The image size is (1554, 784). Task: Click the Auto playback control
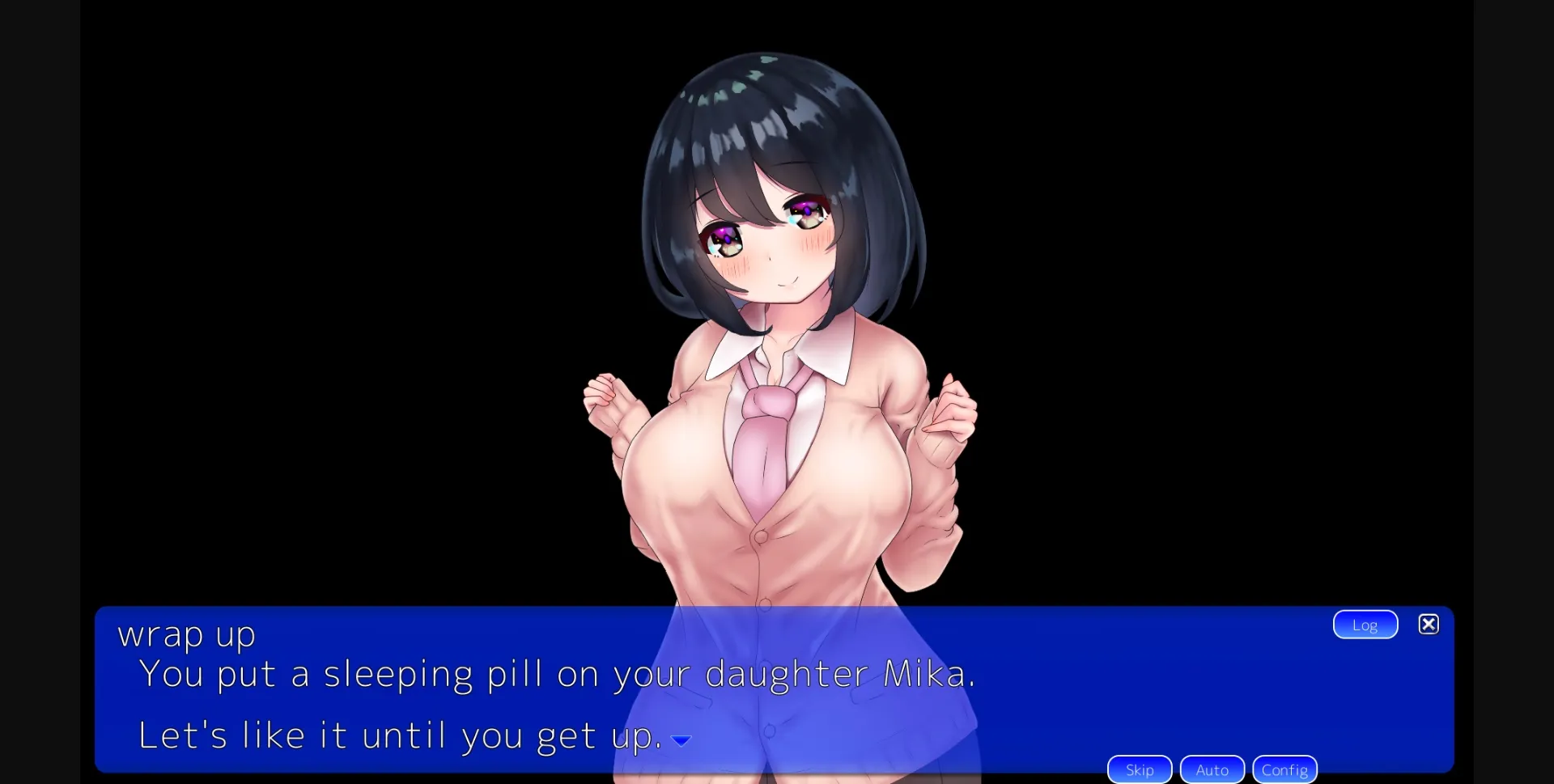1211,769
